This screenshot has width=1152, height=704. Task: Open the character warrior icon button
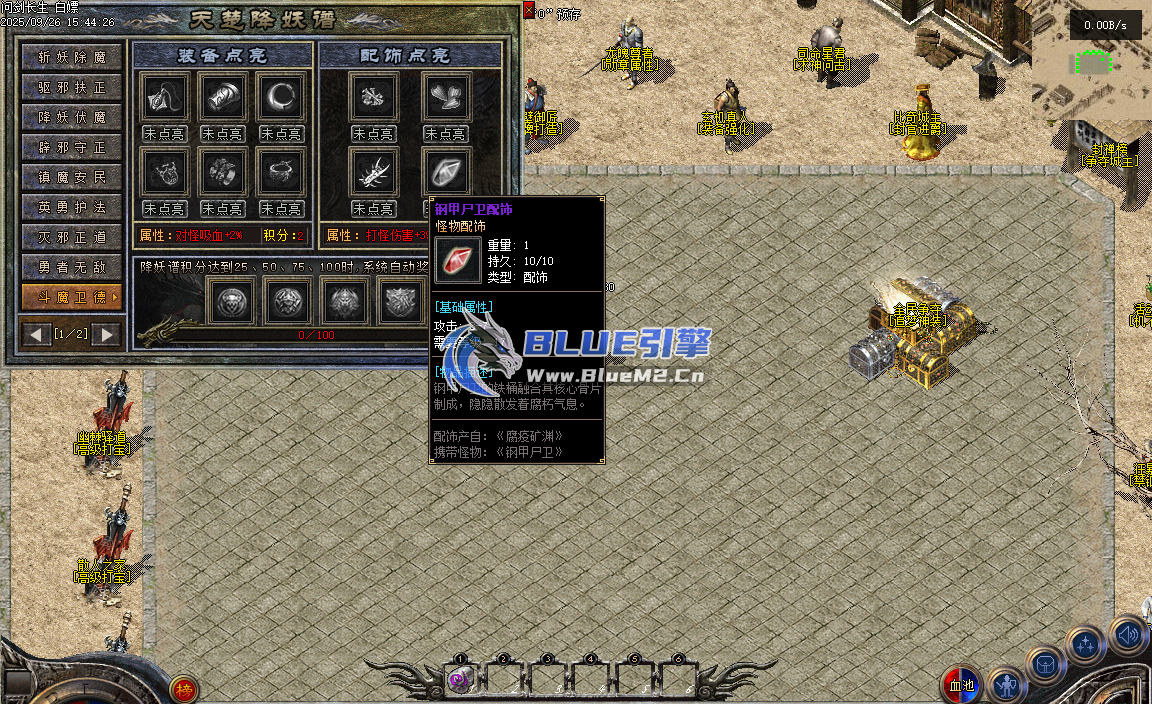click(x=1006, y=686)
